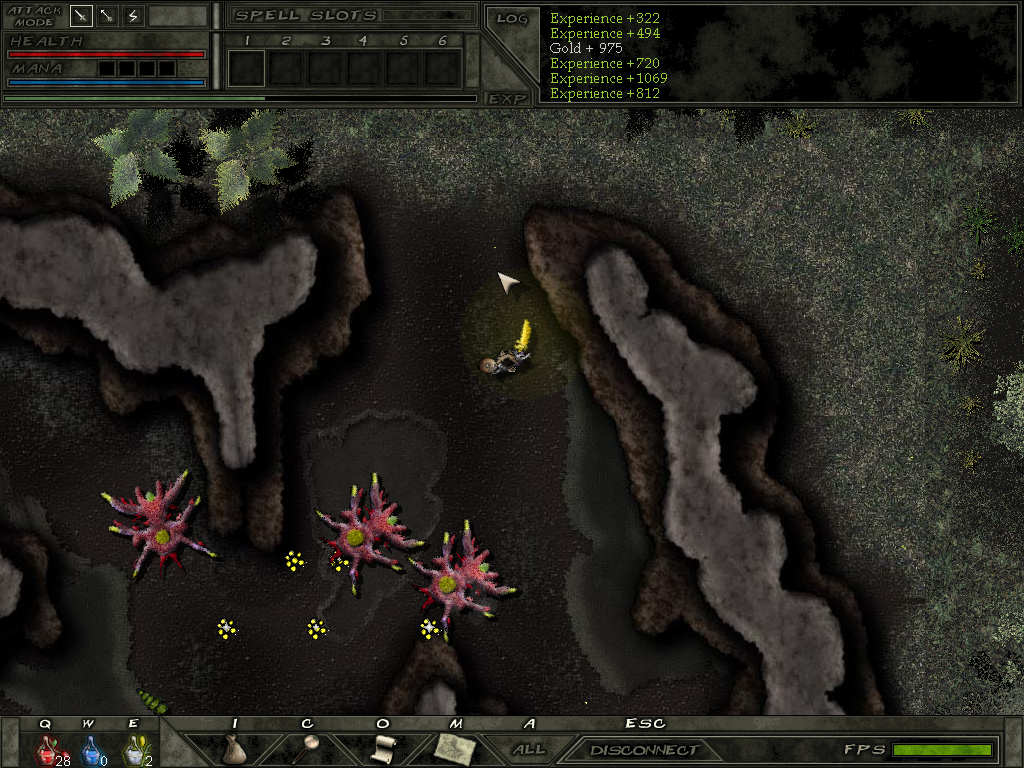The width and height of the screenshot is (1024, 768).
Task: Use the green potion with yellow flask
Action: 133,749
